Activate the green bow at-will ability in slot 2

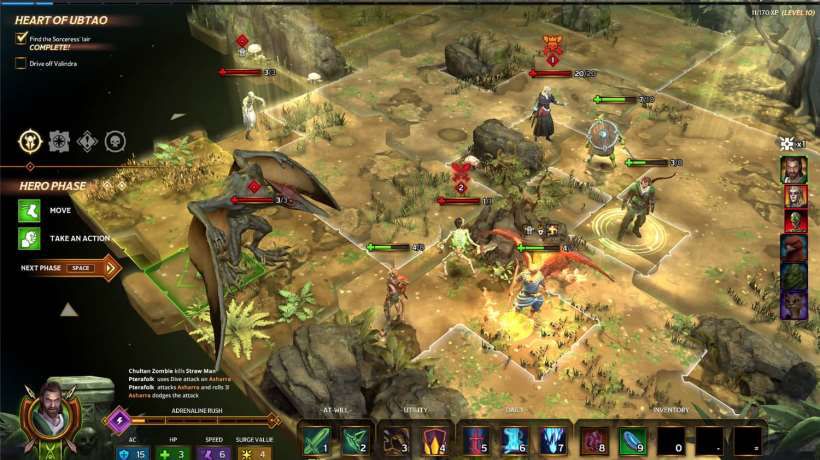(355, 440)
